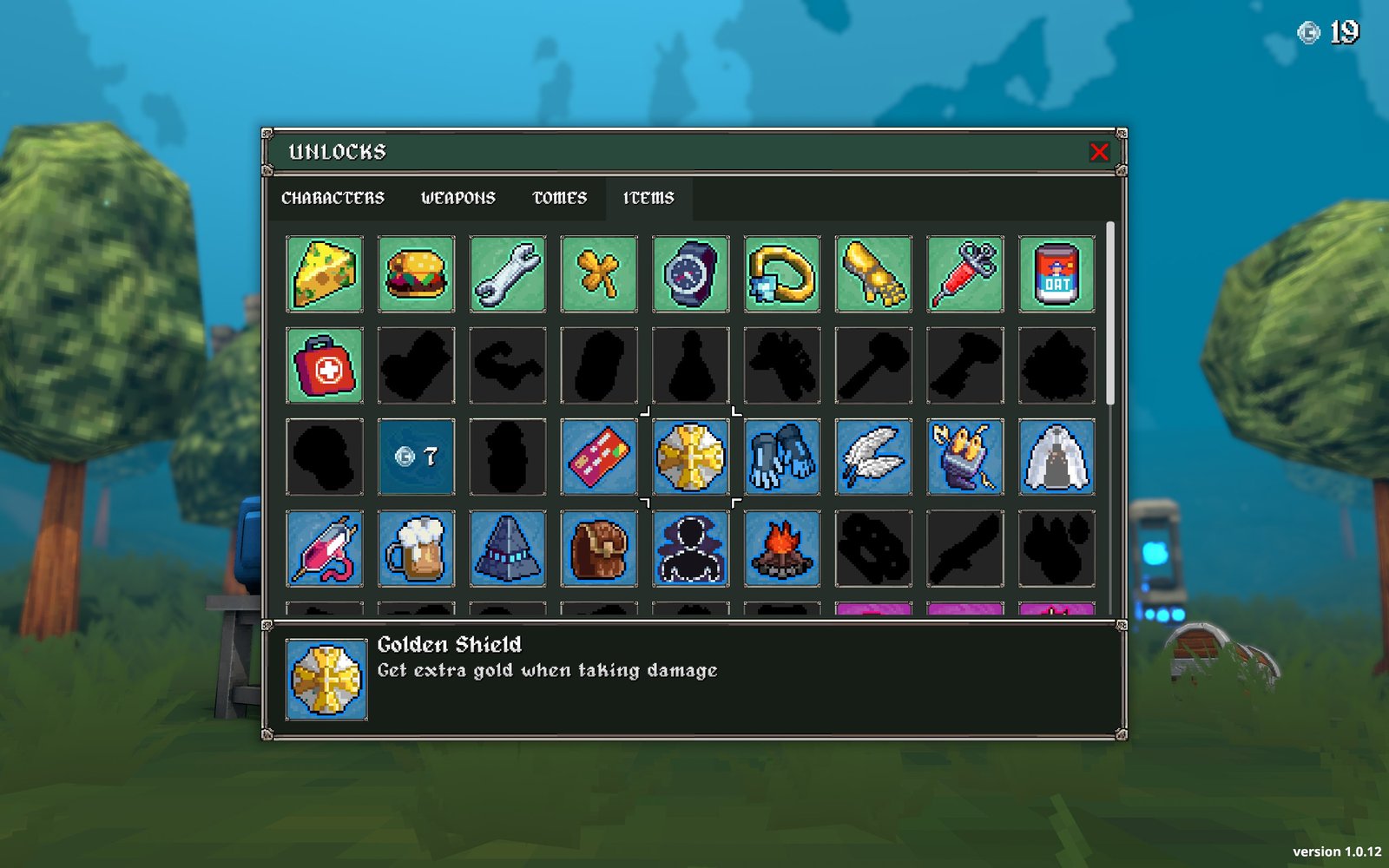Viewport: 1389px width, 868px height.
Task: Choose the blue gloves item
Action: [x=782, y=457]
